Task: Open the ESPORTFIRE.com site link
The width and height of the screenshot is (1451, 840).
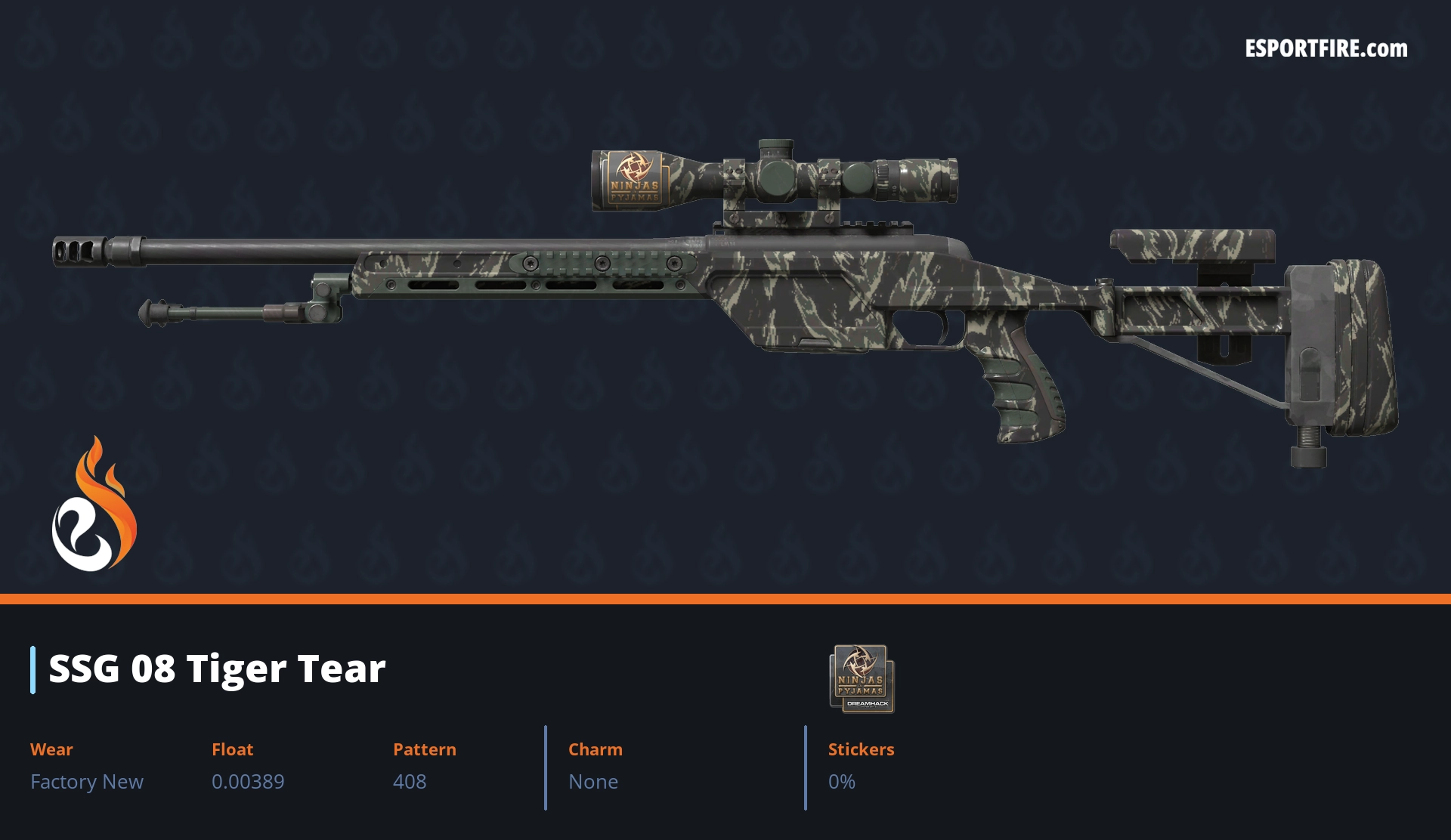Action: [x=1326, y=49]
